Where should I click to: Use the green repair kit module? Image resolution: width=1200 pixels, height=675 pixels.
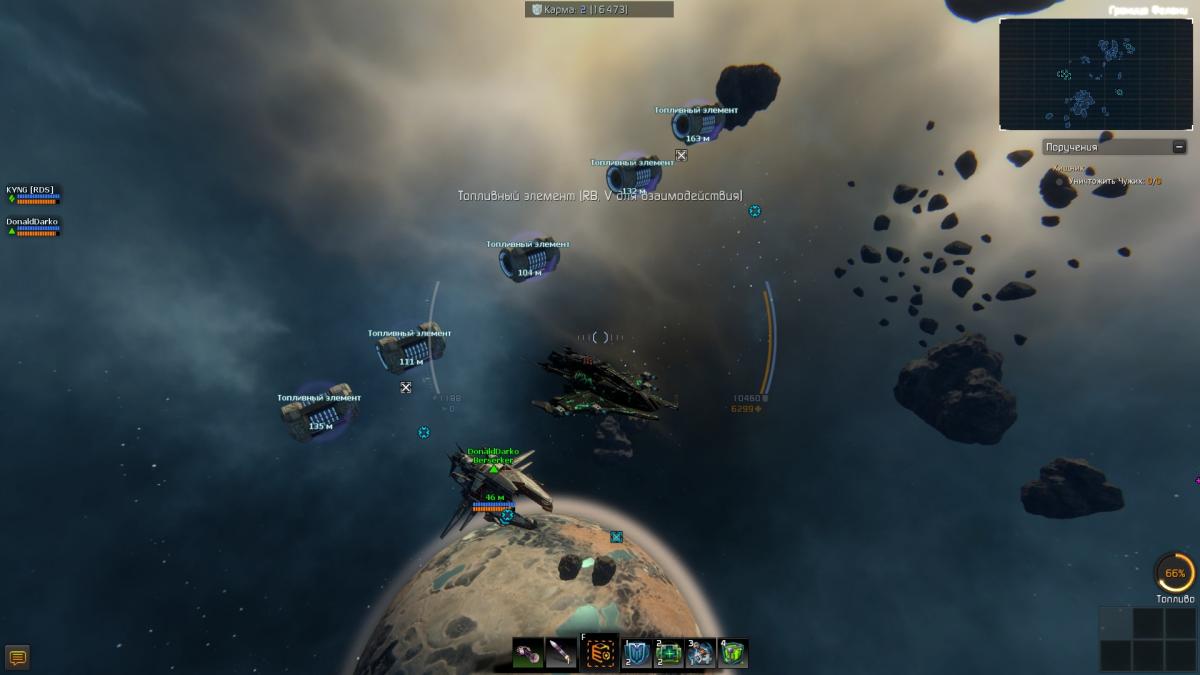668,654
